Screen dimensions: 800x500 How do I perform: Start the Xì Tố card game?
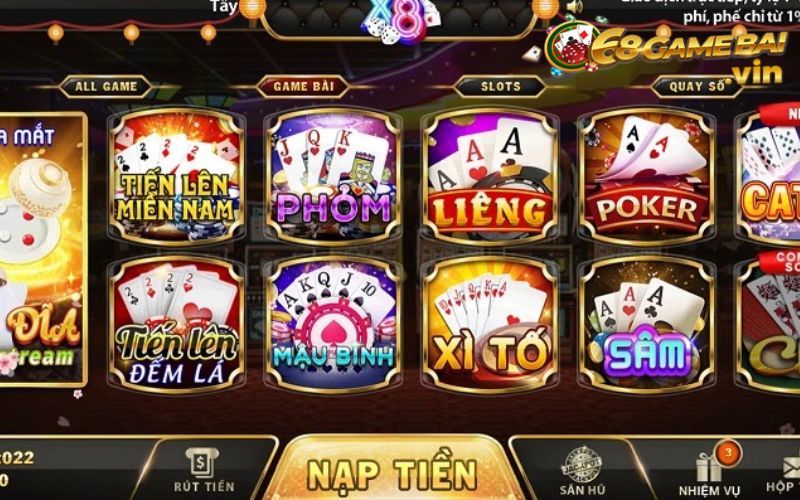[x=489, y=325]
